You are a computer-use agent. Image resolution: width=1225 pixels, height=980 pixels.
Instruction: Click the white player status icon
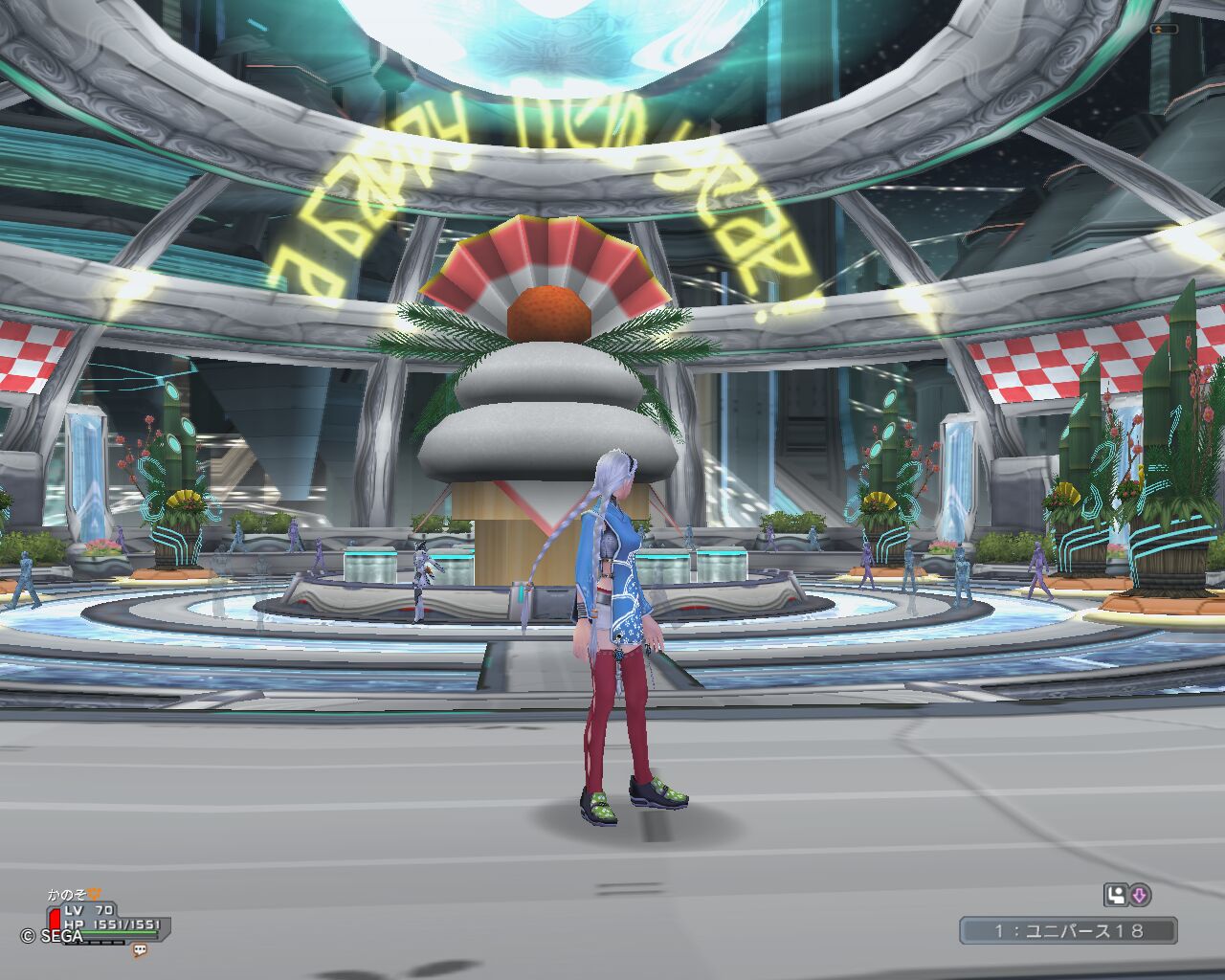pyautogui.click(x=1115, y=896)
